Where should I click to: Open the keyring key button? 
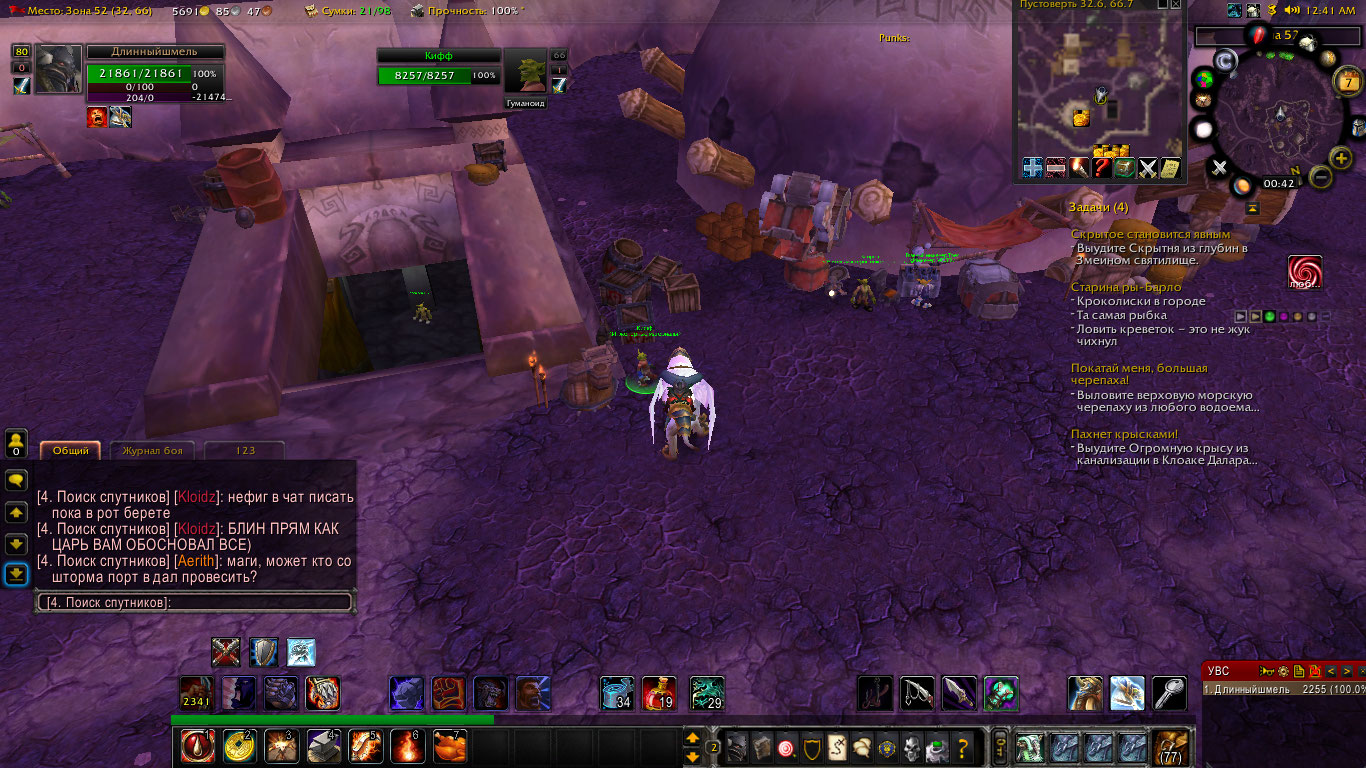coord(998,746)
